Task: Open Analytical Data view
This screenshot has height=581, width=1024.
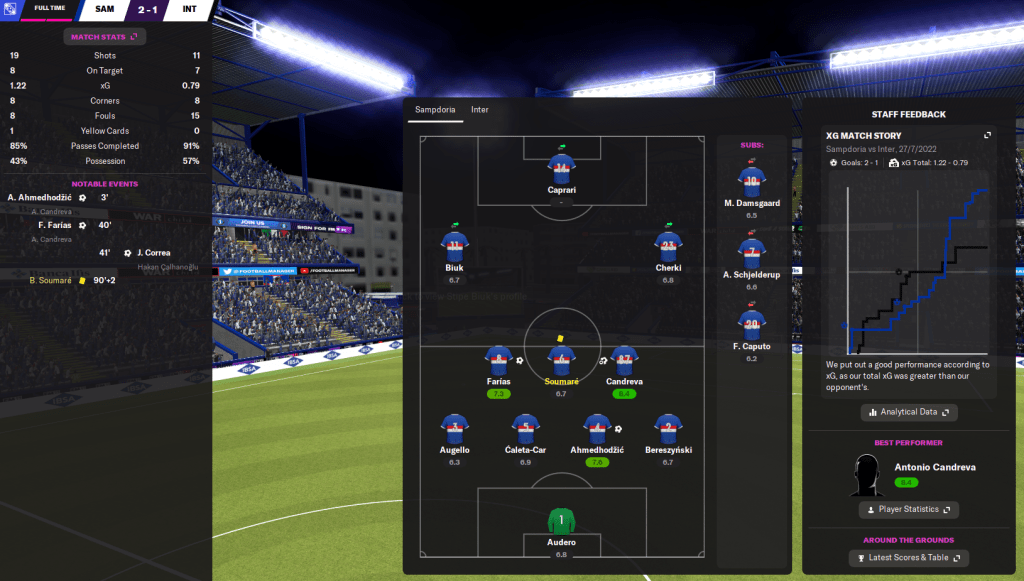Action: (909, 412)
